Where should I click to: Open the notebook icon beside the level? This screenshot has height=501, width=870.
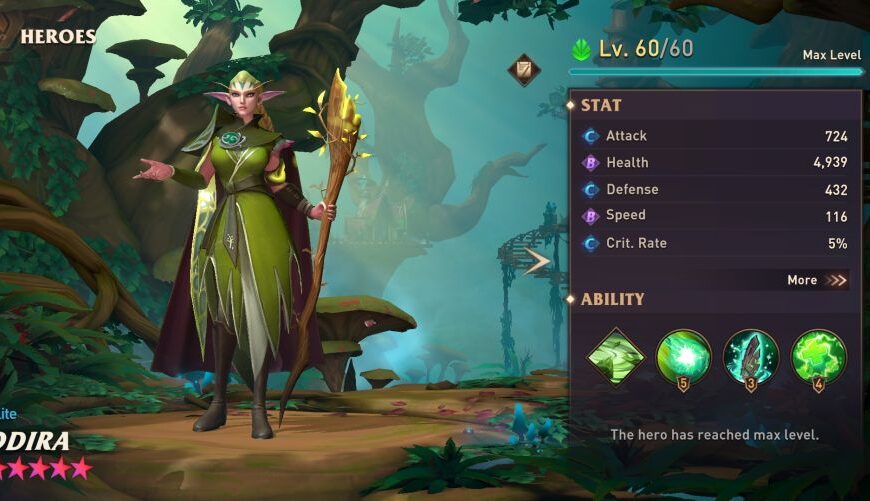point(522,69)
